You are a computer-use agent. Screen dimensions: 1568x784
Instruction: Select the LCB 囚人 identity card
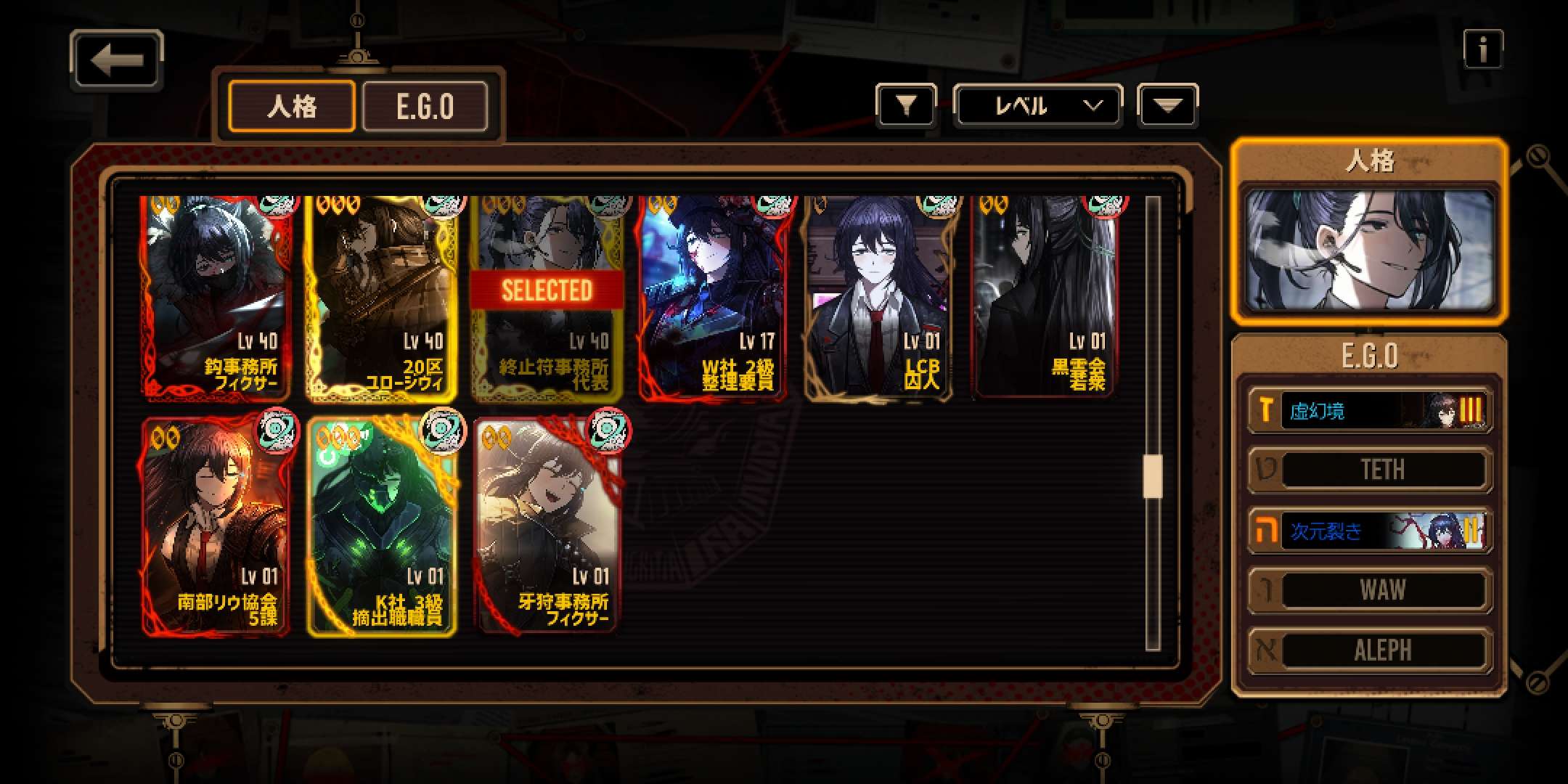coord(878,298)
